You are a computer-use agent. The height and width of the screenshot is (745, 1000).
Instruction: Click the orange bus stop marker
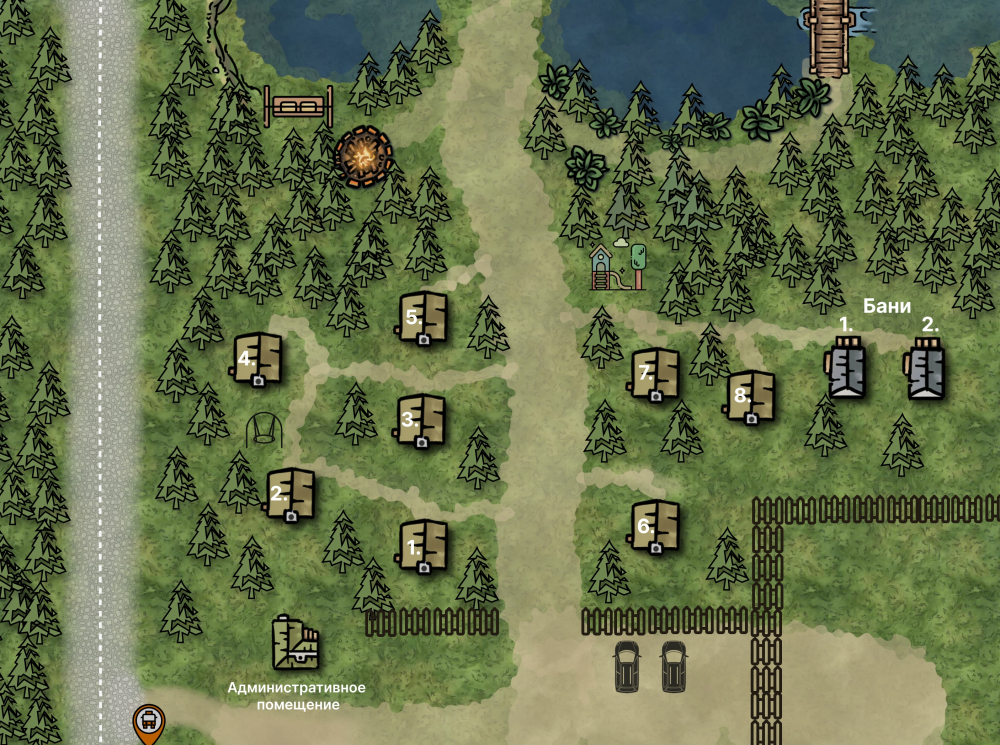(x=148, y=720)
